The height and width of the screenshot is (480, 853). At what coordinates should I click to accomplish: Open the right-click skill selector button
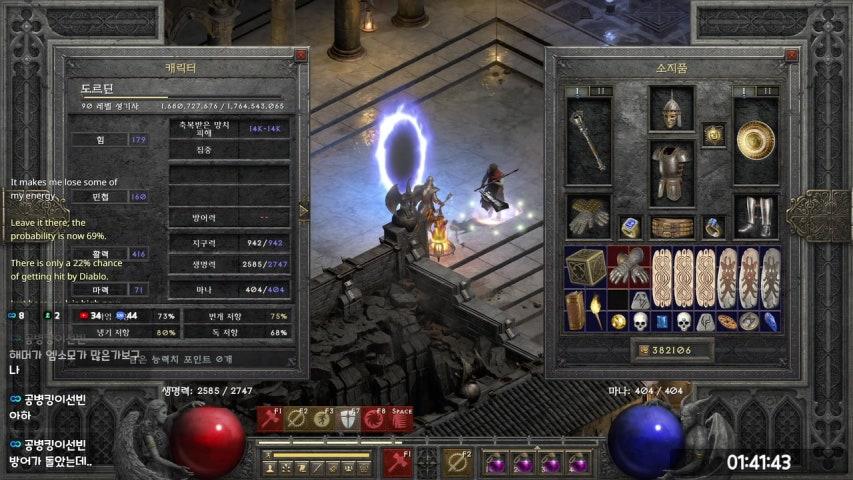pos(458,463)
